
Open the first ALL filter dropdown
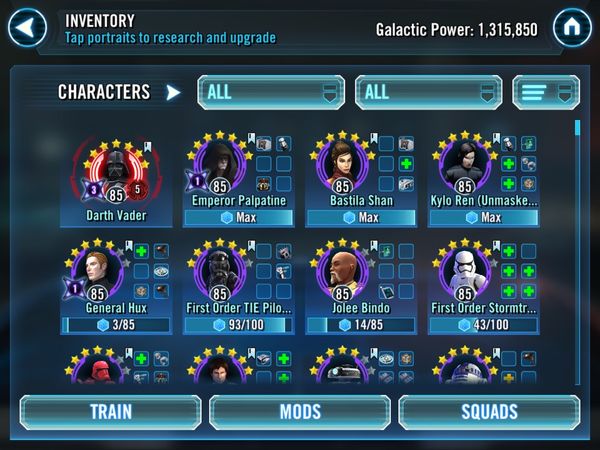(x=270, y=92)
